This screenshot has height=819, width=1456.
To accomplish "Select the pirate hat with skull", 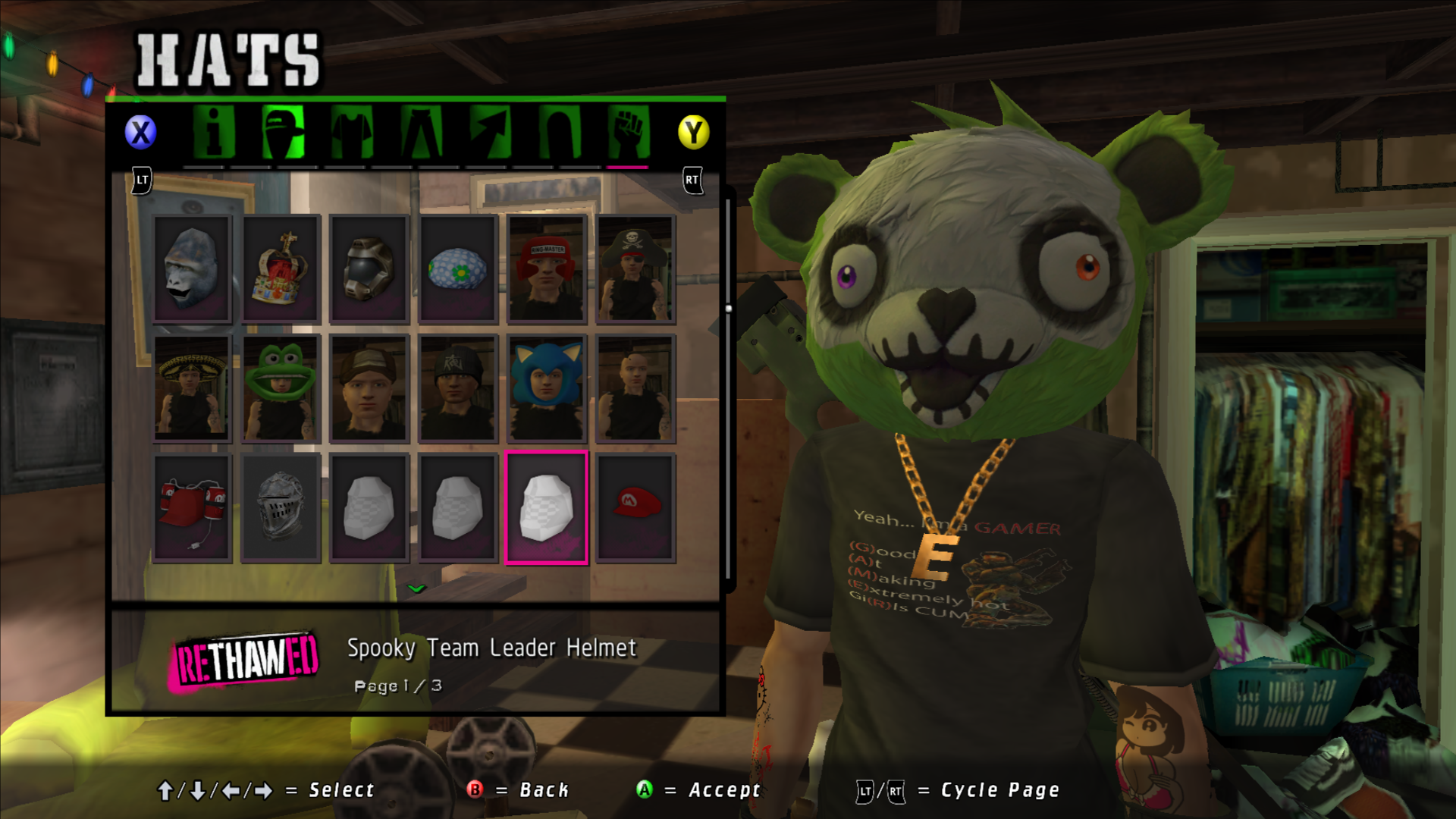I will point(635,268).
